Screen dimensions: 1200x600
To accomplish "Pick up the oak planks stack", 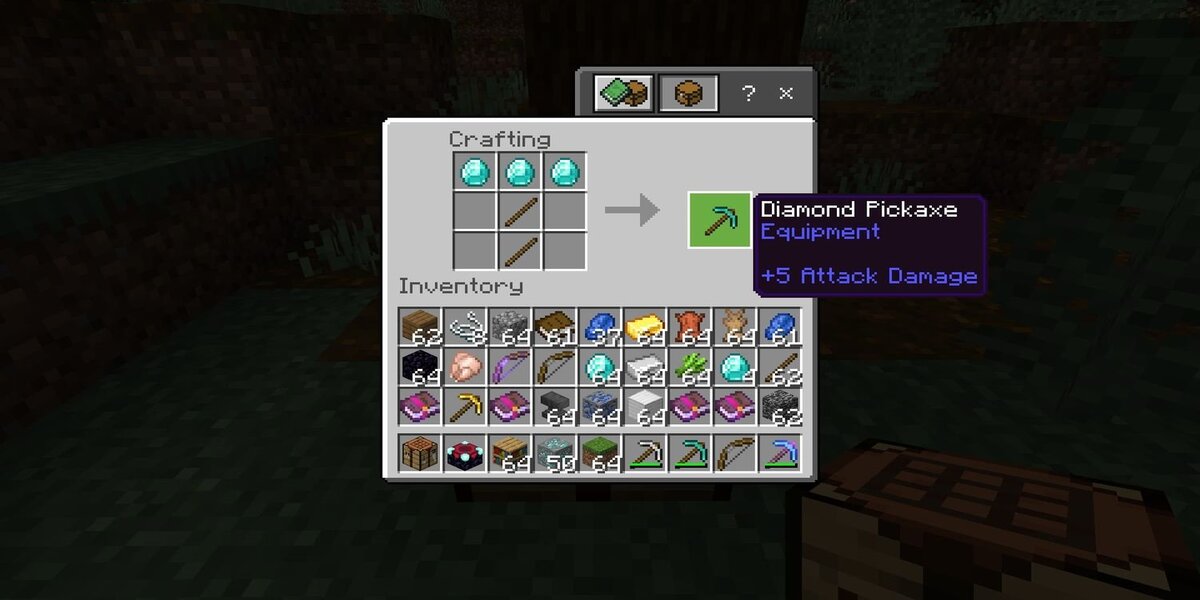I will pos(420,326).
